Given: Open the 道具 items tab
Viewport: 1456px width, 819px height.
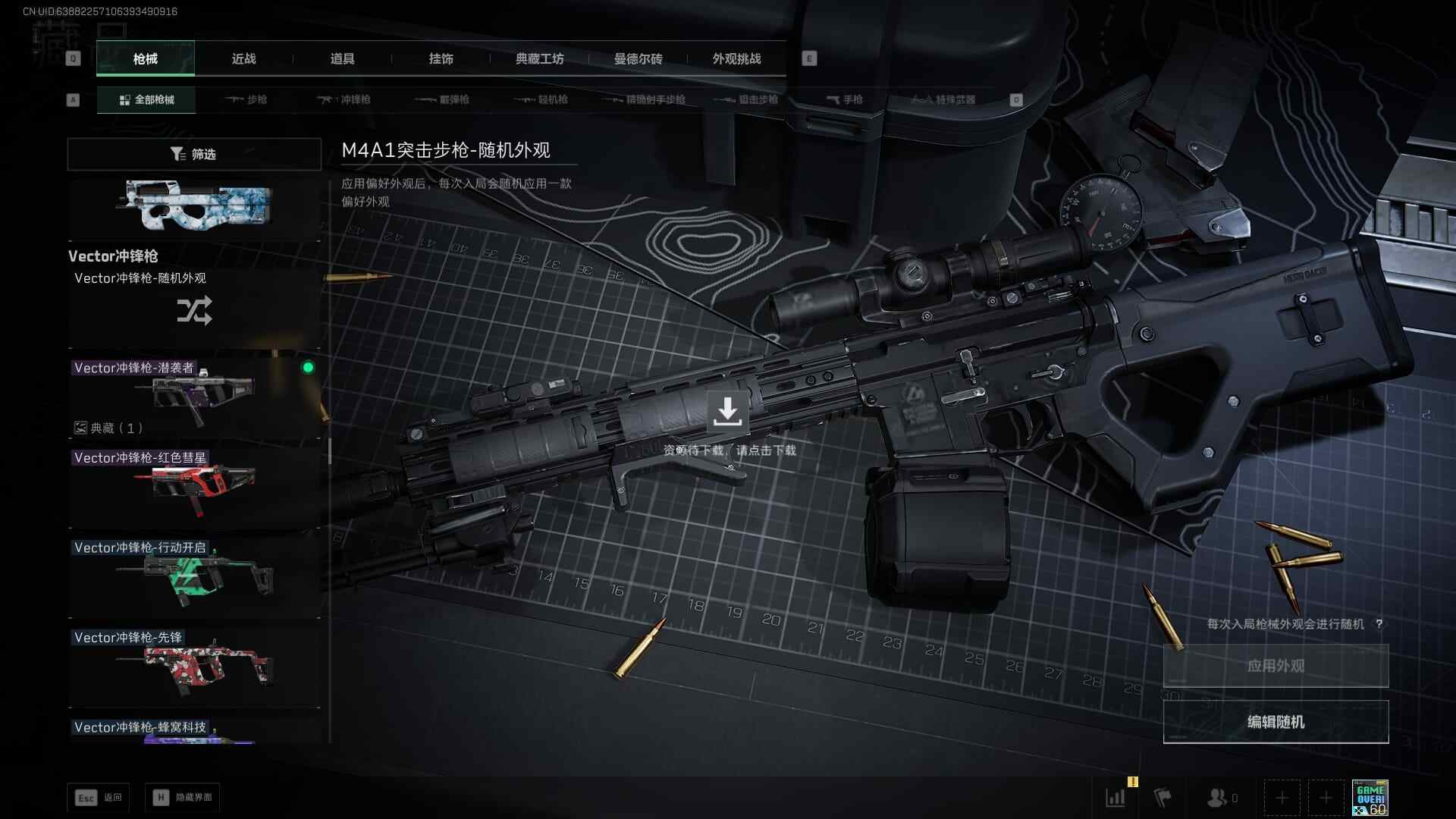Looking at the screenshot, I should 342,59.
